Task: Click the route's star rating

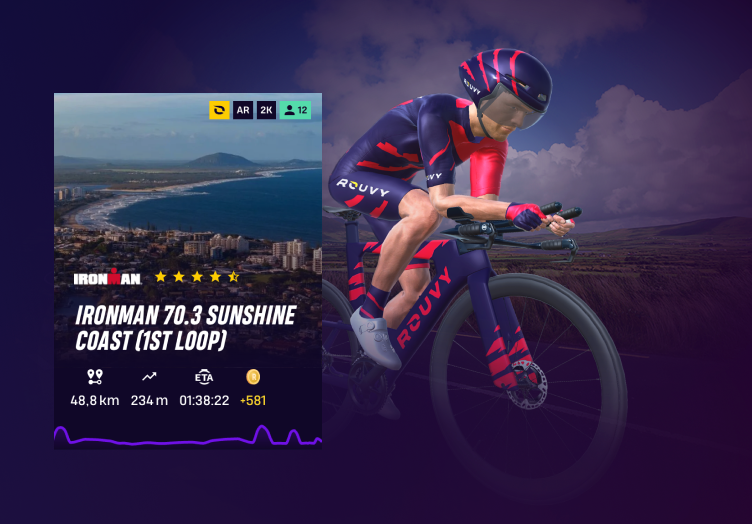Action: click(197, 276)
